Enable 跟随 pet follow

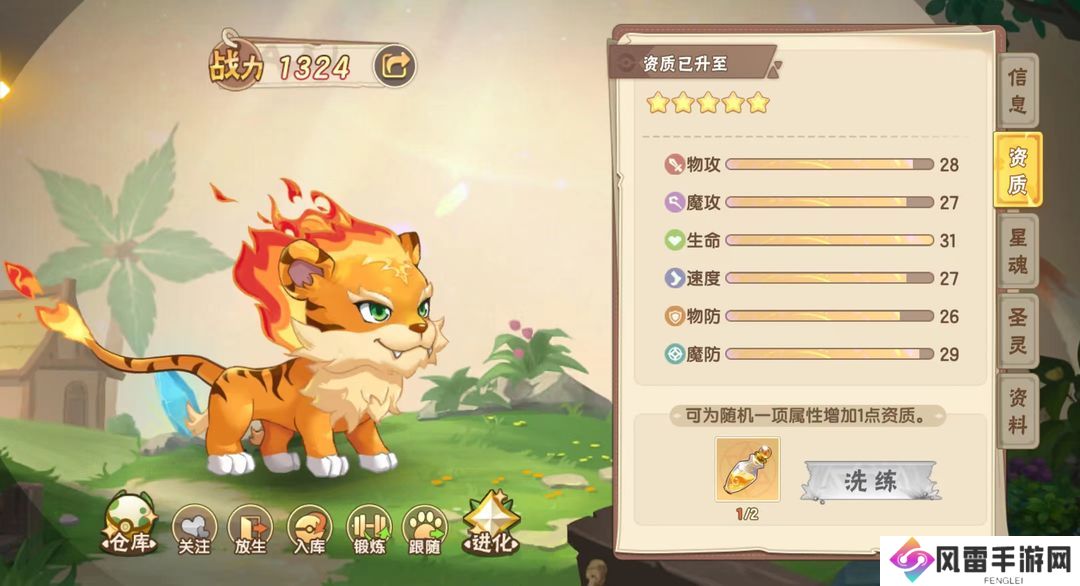[x=425, y=529]
